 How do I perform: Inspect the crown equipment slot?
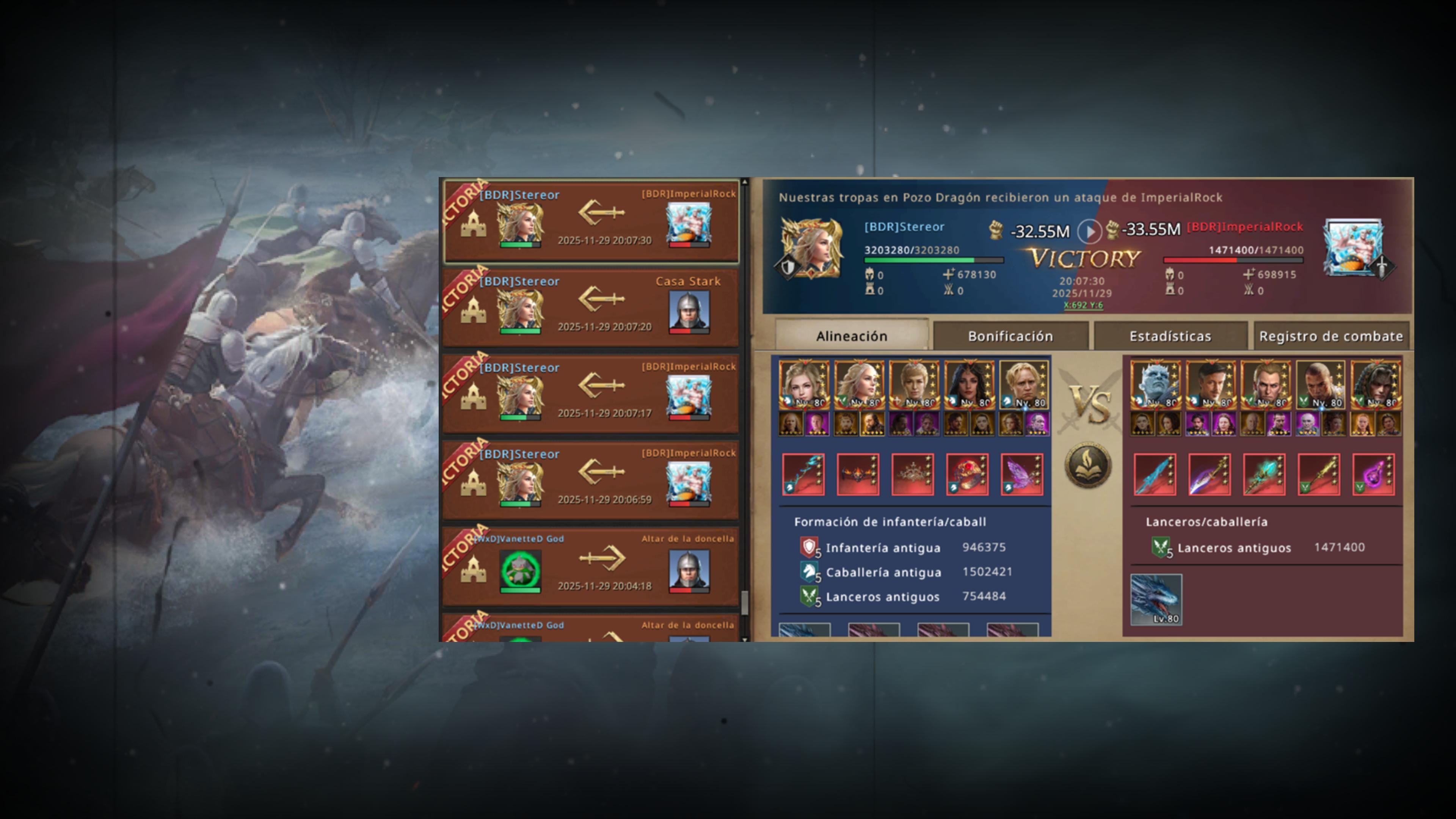pyautogui.click(x=912, y=474)
